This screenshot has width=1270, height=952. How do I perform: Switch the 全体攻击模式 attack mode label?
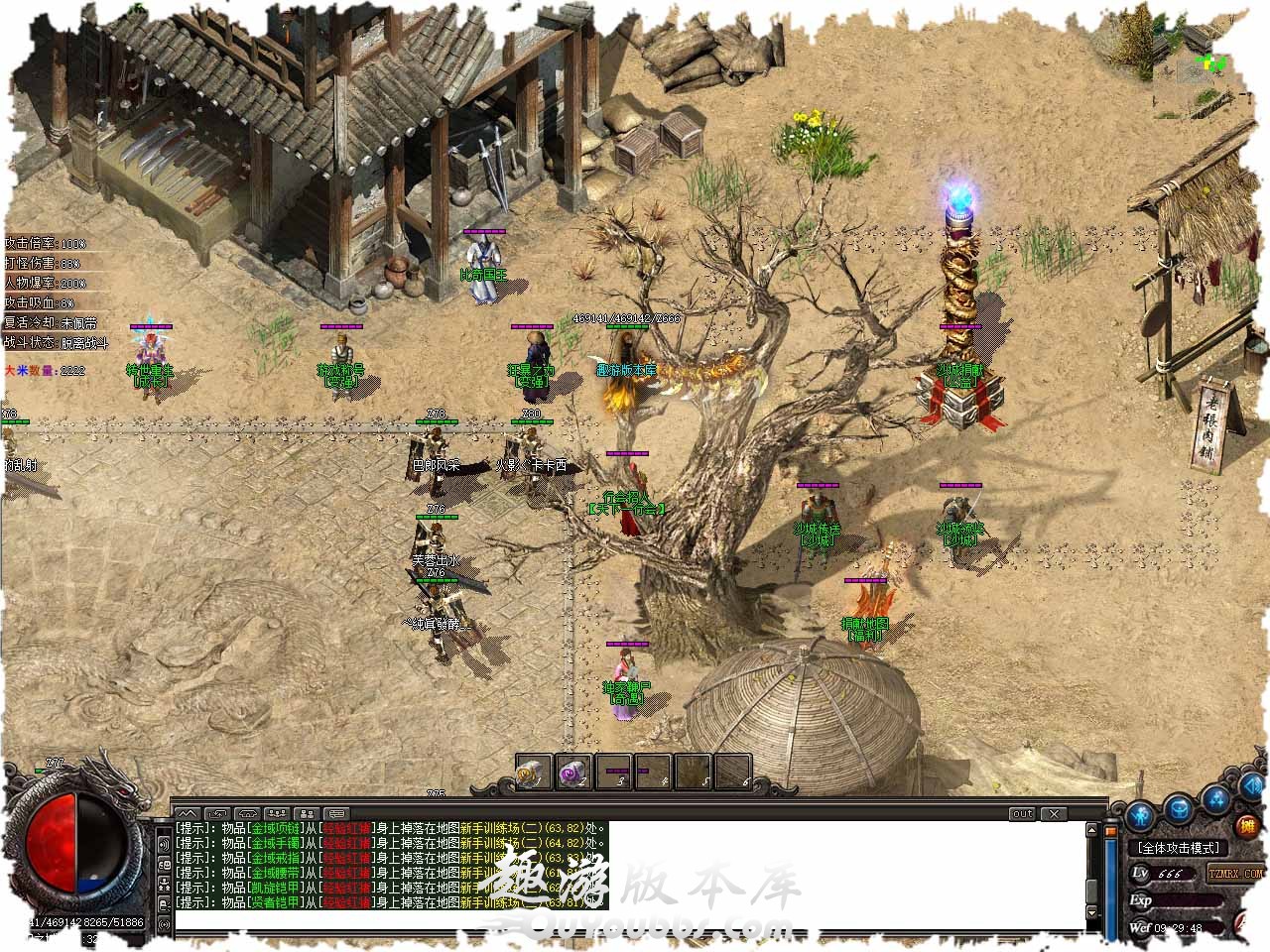click(1177, 848)
